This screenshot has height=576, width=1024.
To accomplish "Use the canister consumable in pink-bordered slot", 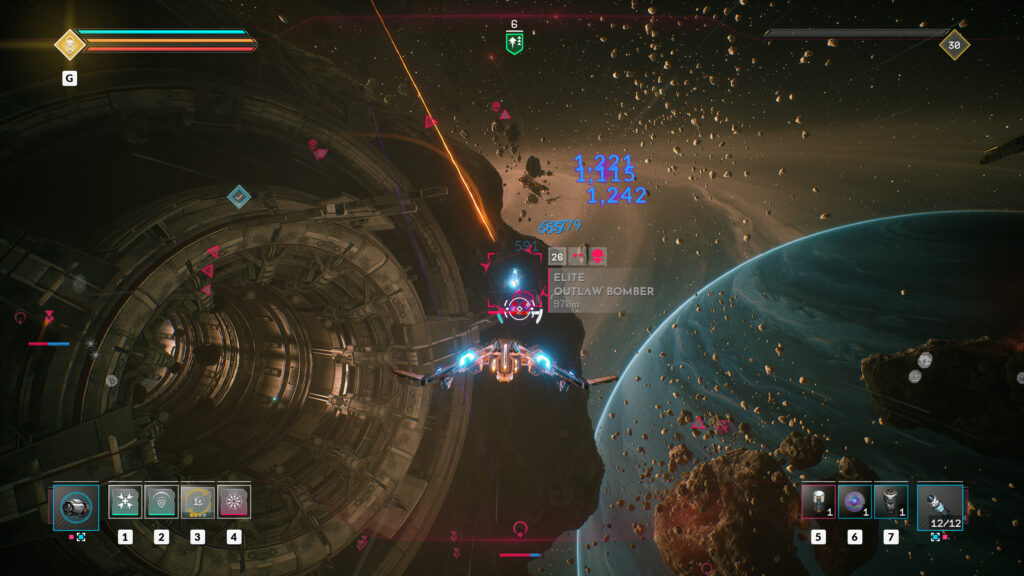I will point(818,502).
